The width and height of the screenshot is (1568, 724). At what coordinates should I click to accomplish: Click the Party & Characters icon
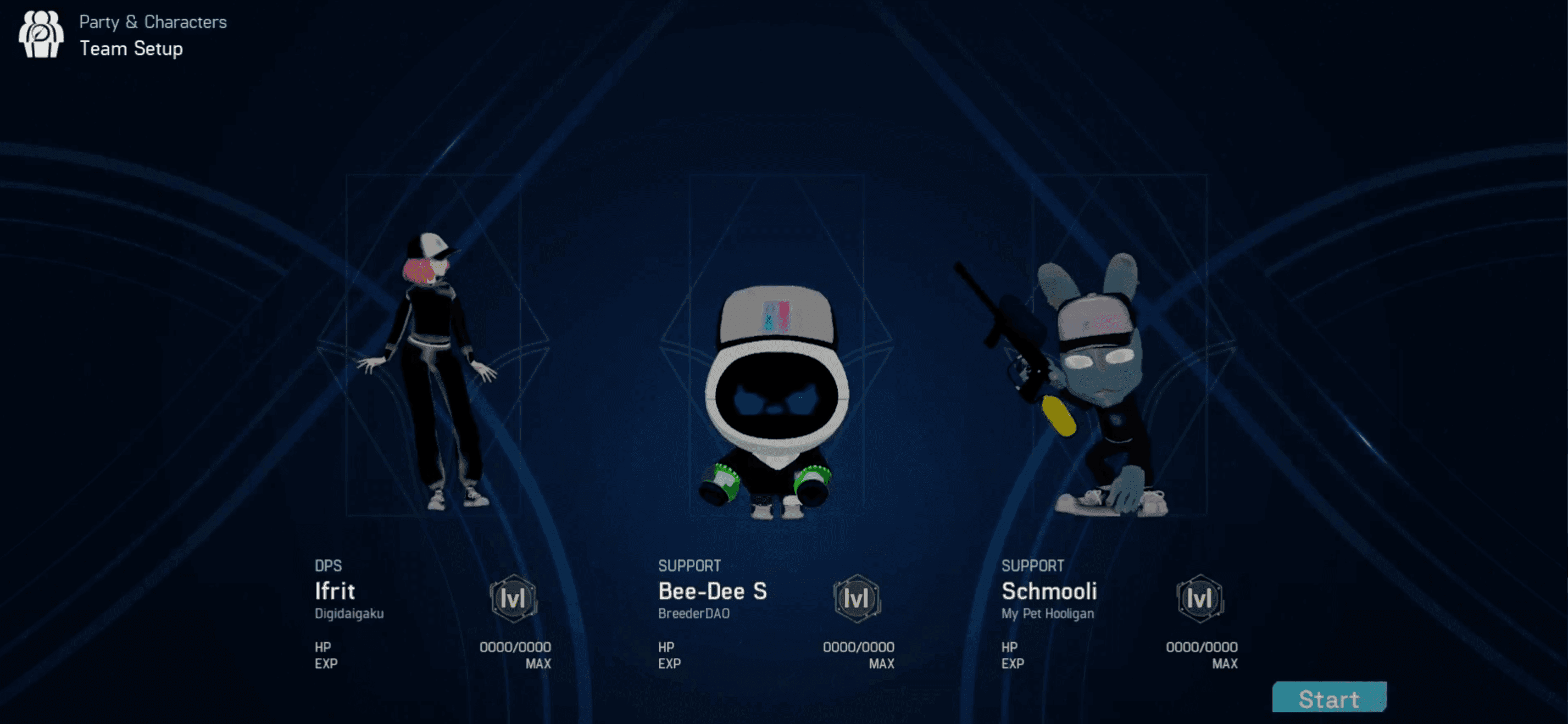(x=40, y=35)
